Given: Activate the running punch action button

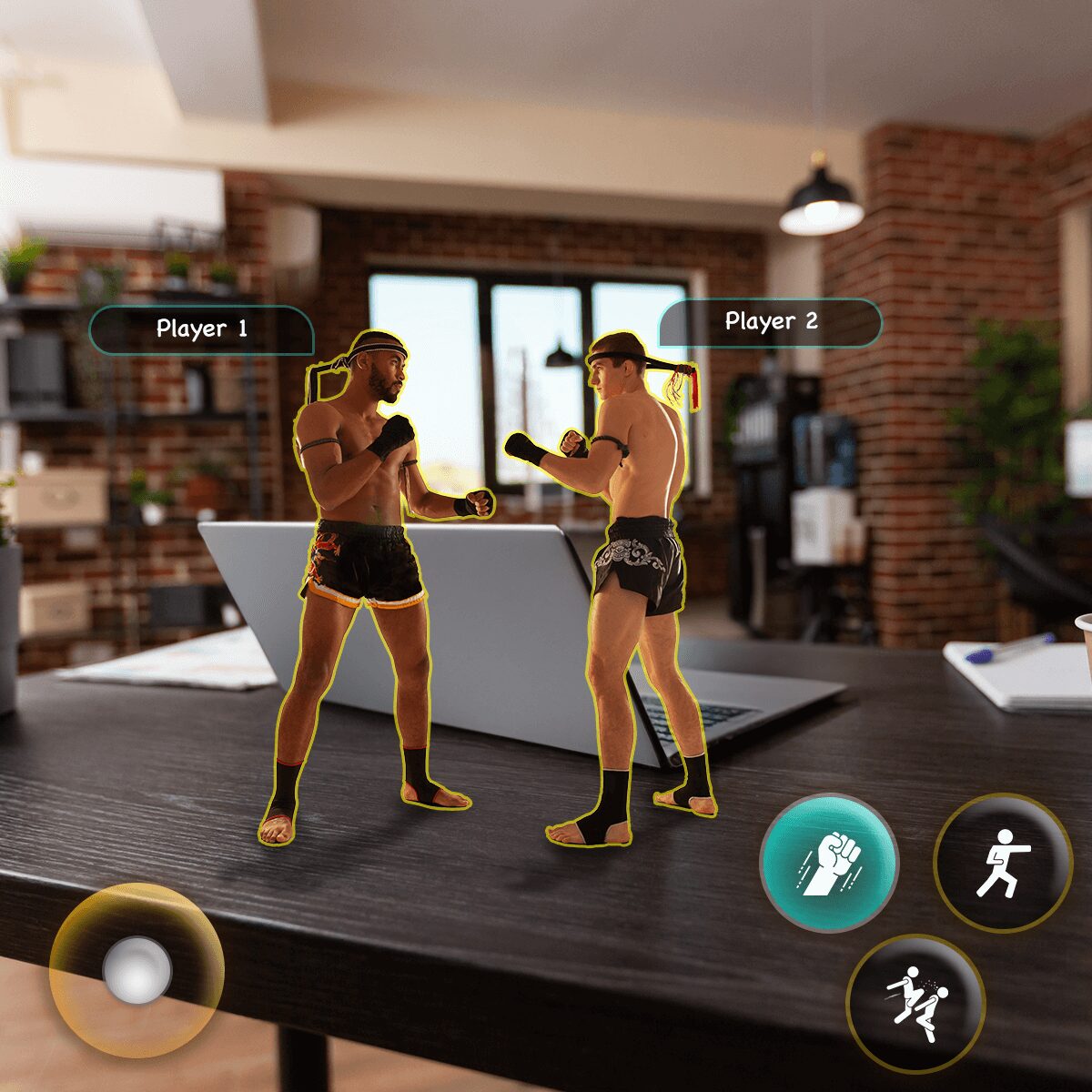Looking at the screenshot, I should (1003, 862).
